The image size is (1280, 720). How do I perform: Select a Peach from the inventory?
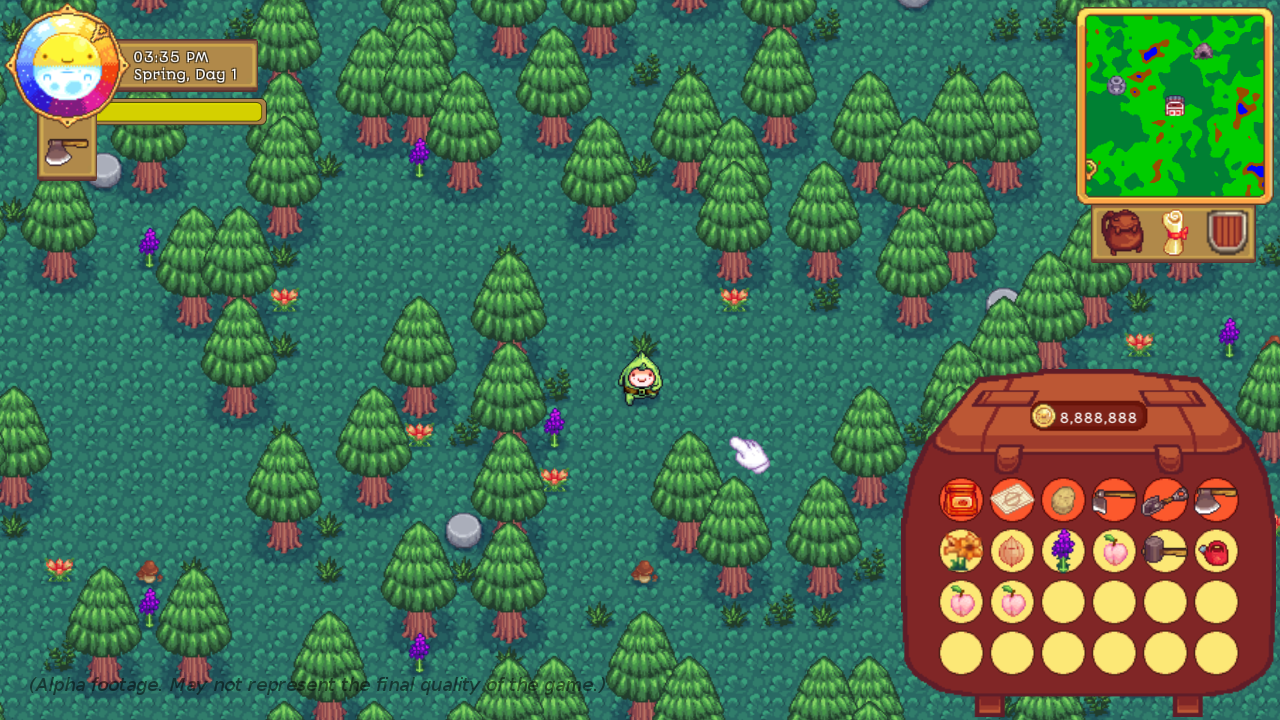tap(1114, 551)
